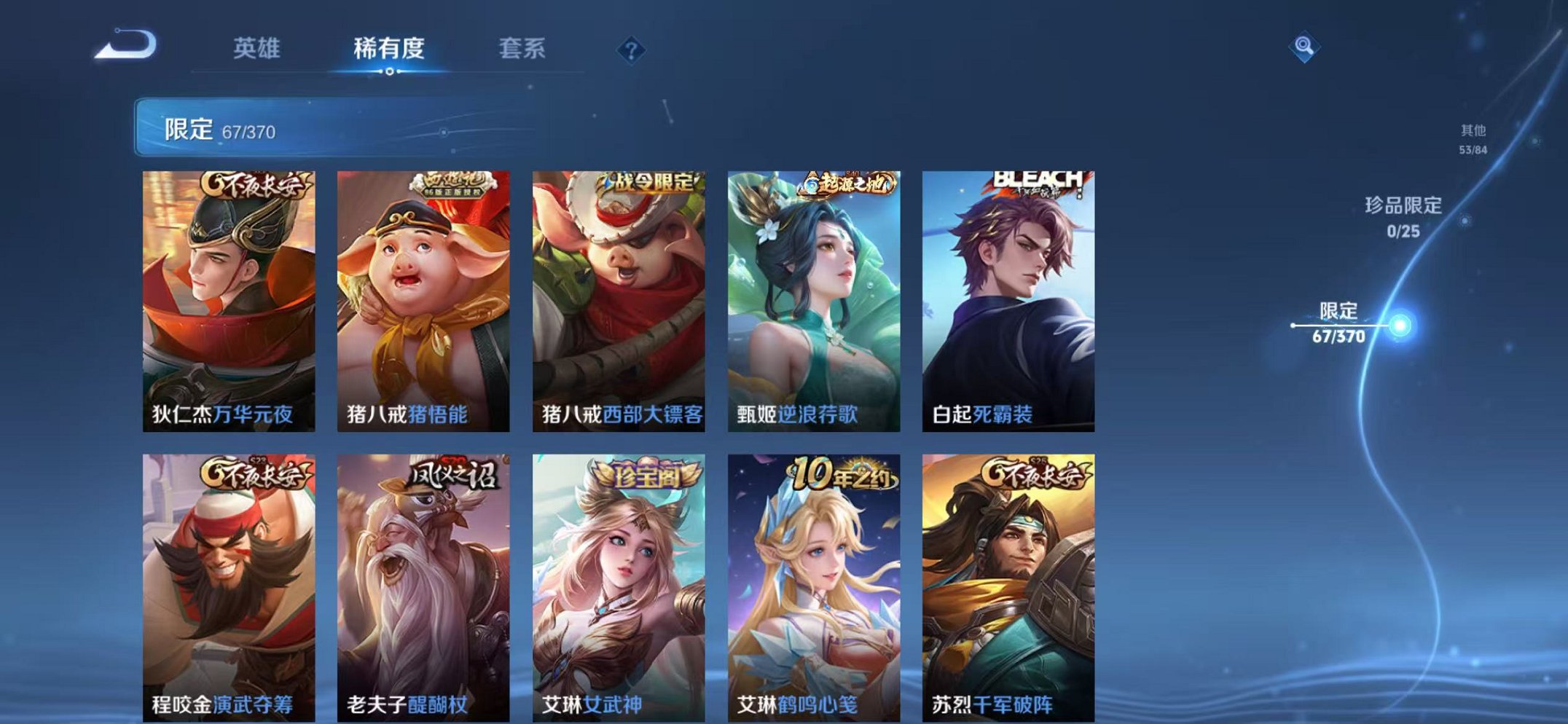The image size is (1568, 724).
Task: Open the question mark help icon
Action: pos(632,49)
